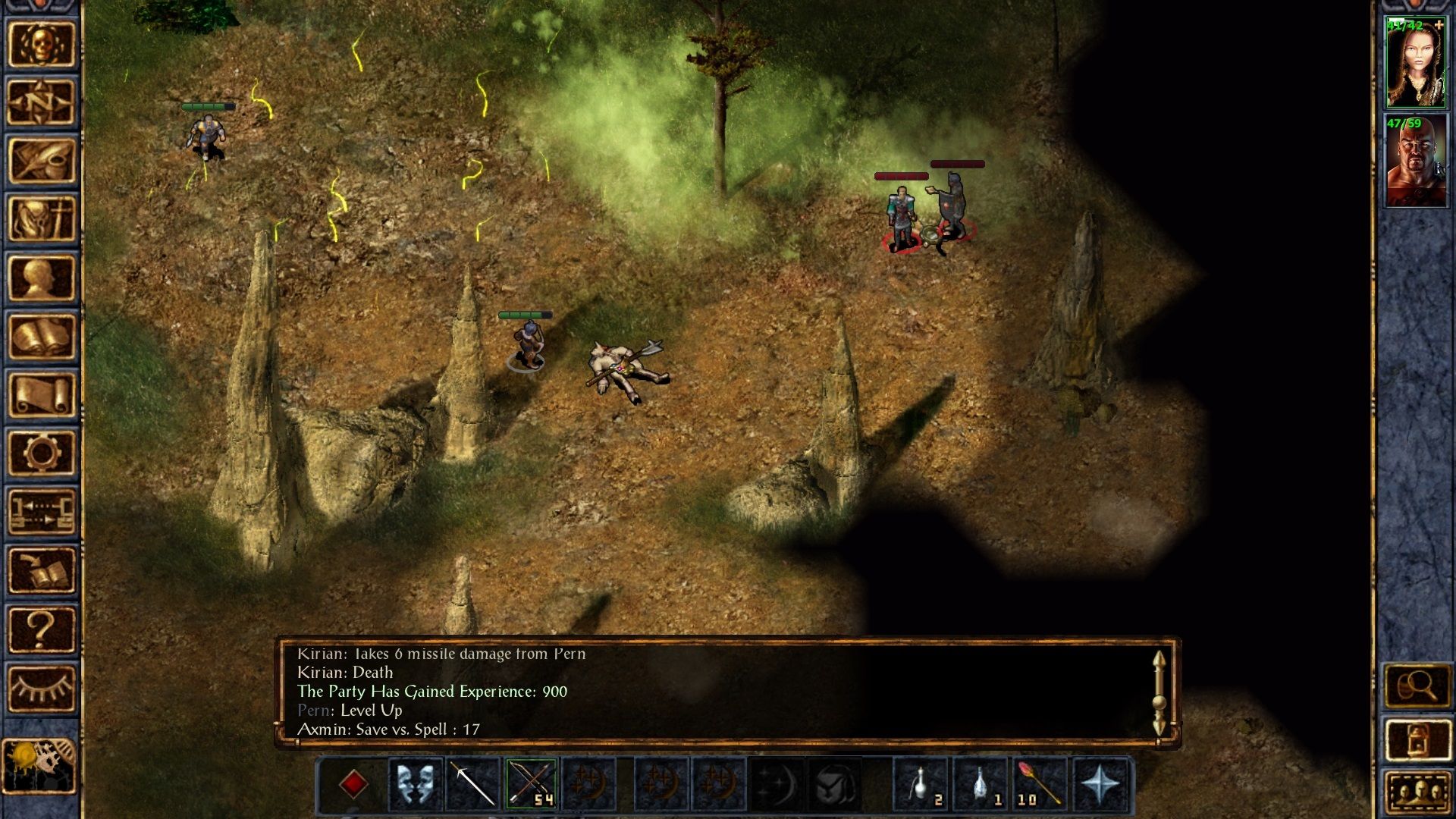Select the bald warrior portrait

coord(1416,161)
